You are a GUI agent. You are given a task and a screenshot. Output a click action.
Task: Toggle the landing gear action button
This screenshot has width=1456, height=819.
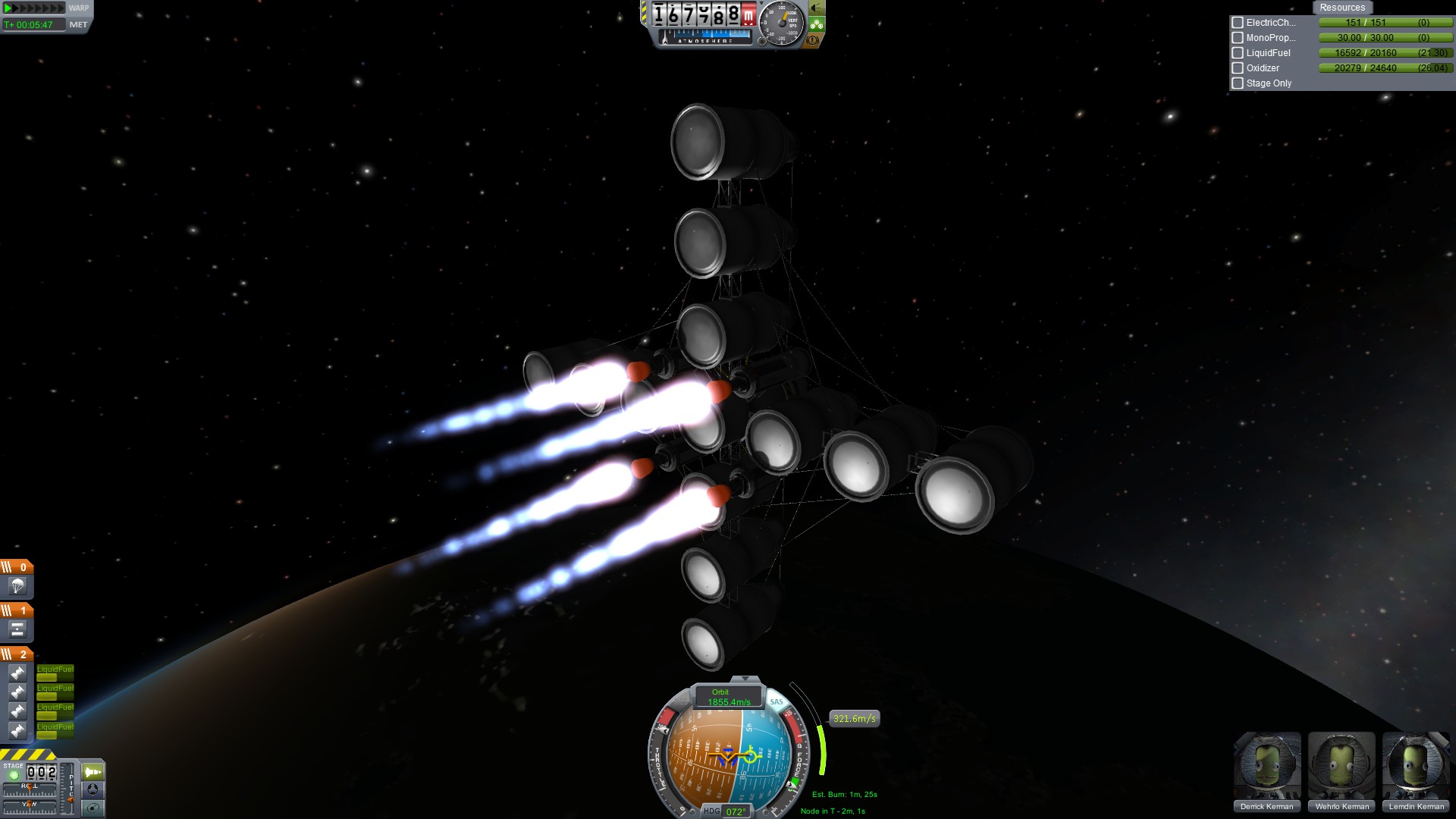[x=817, y=24]
